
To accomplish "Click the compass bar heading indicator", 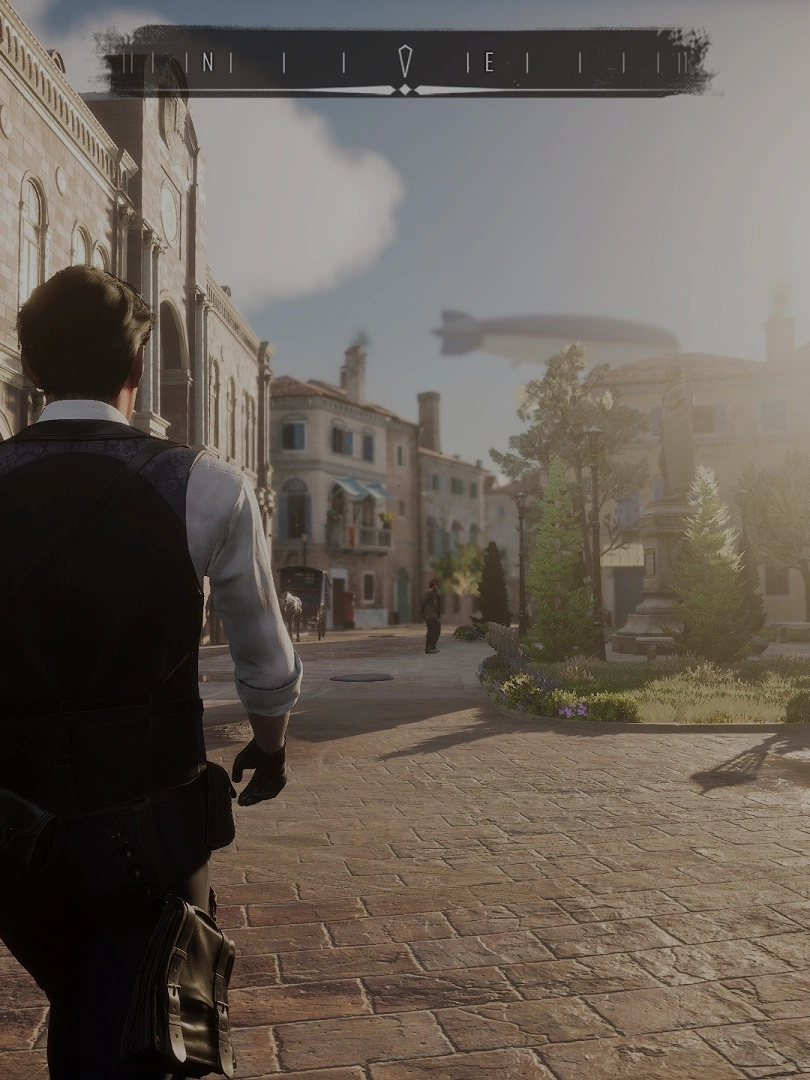I will (x=404, y=62).
